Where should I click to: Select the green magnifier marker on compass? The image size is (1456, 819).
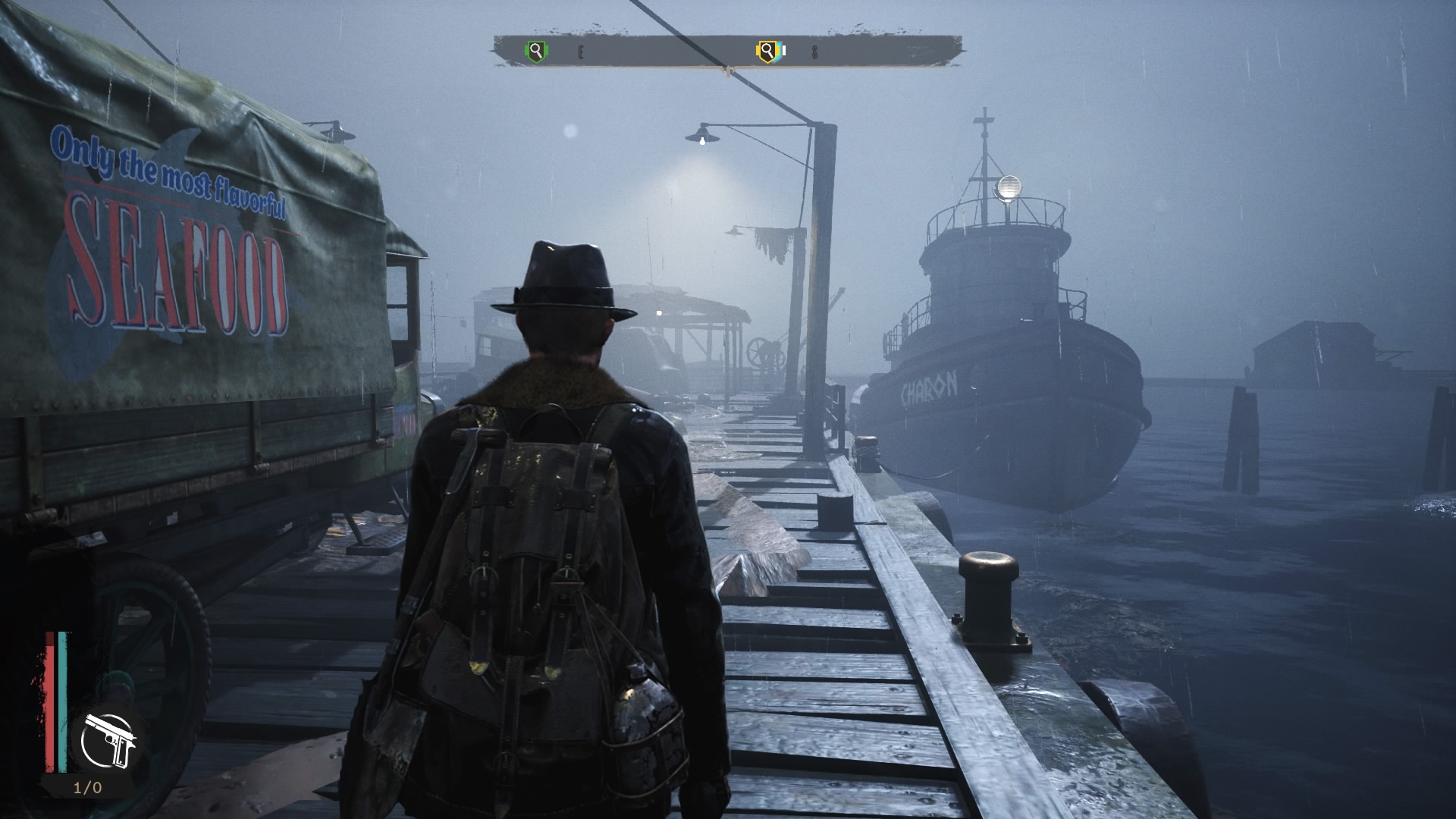tap(536, 52)
